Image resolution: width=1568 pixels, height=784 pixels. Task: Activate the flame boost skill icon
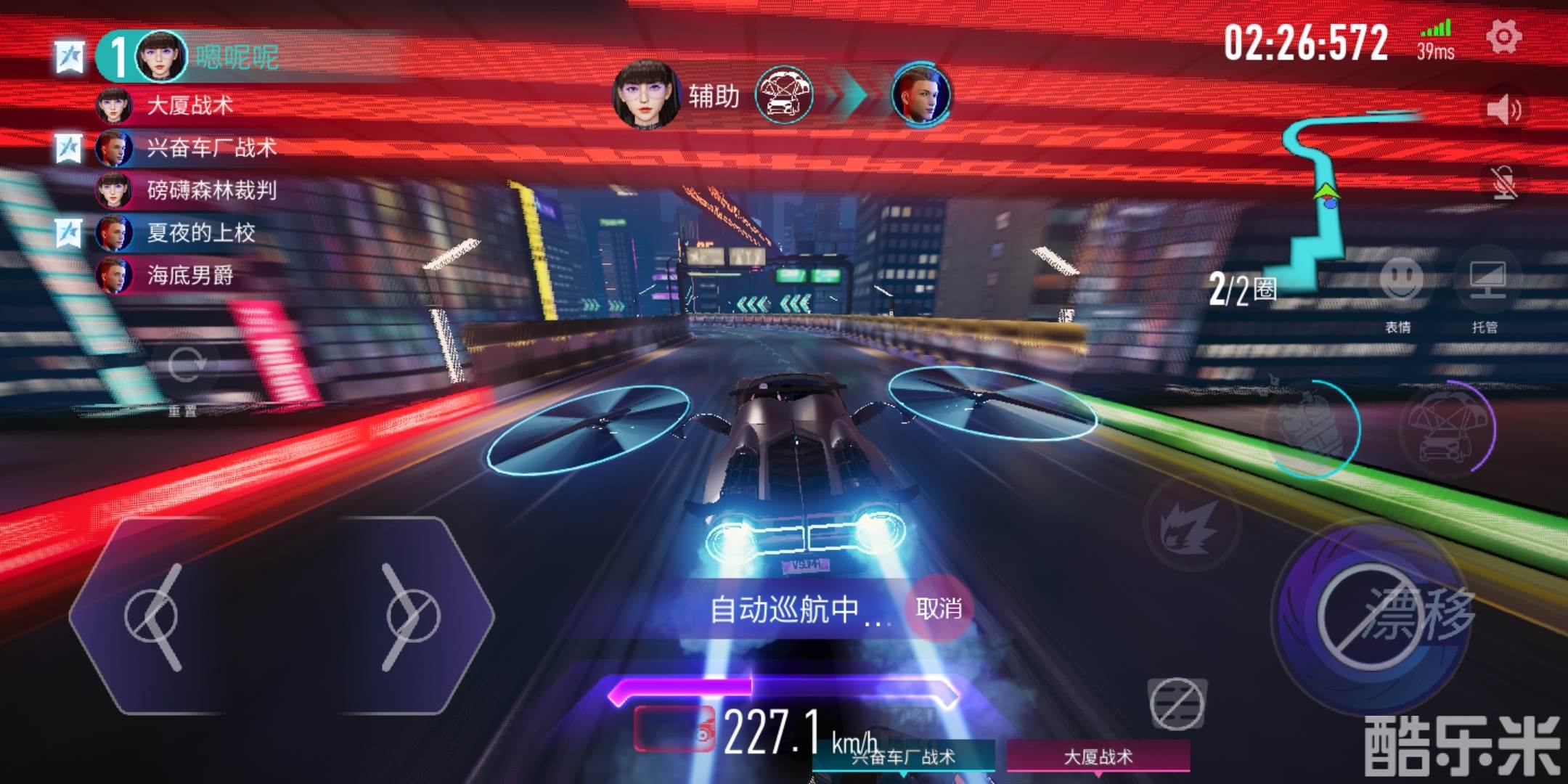point(1191,524)
